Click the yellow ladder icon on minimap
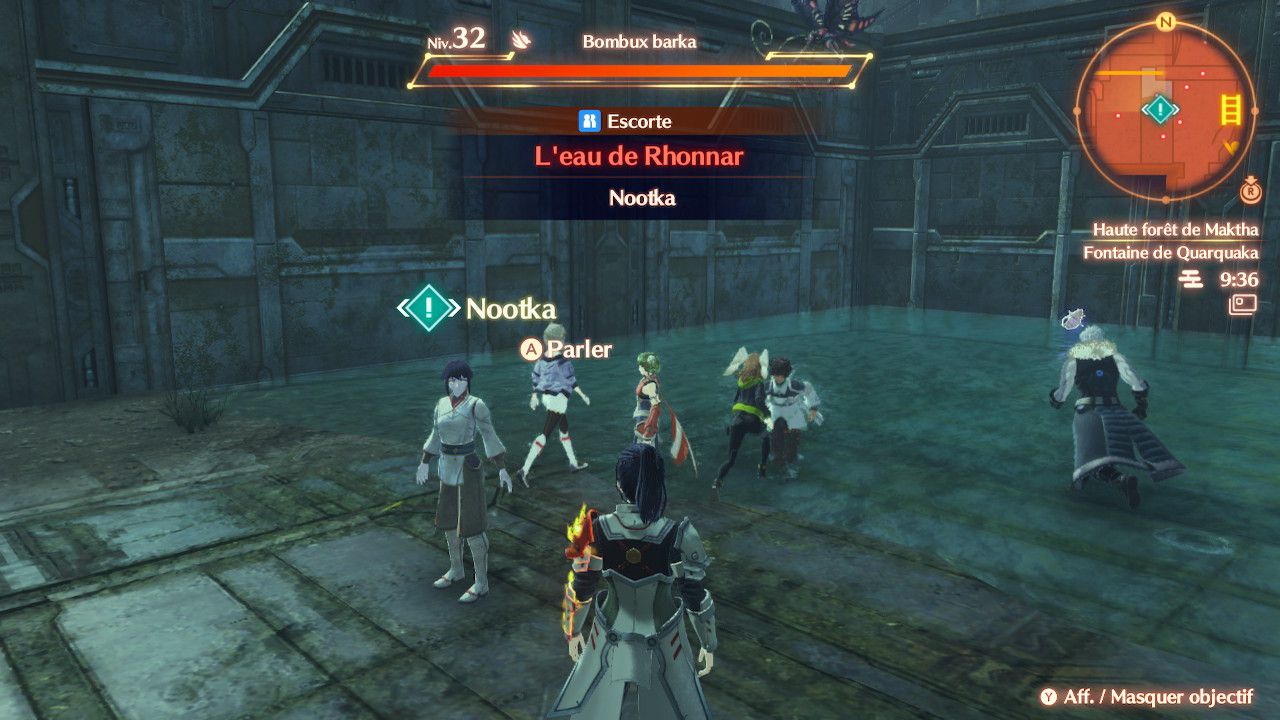1280x720 pixels. (x=1230, y=108)
